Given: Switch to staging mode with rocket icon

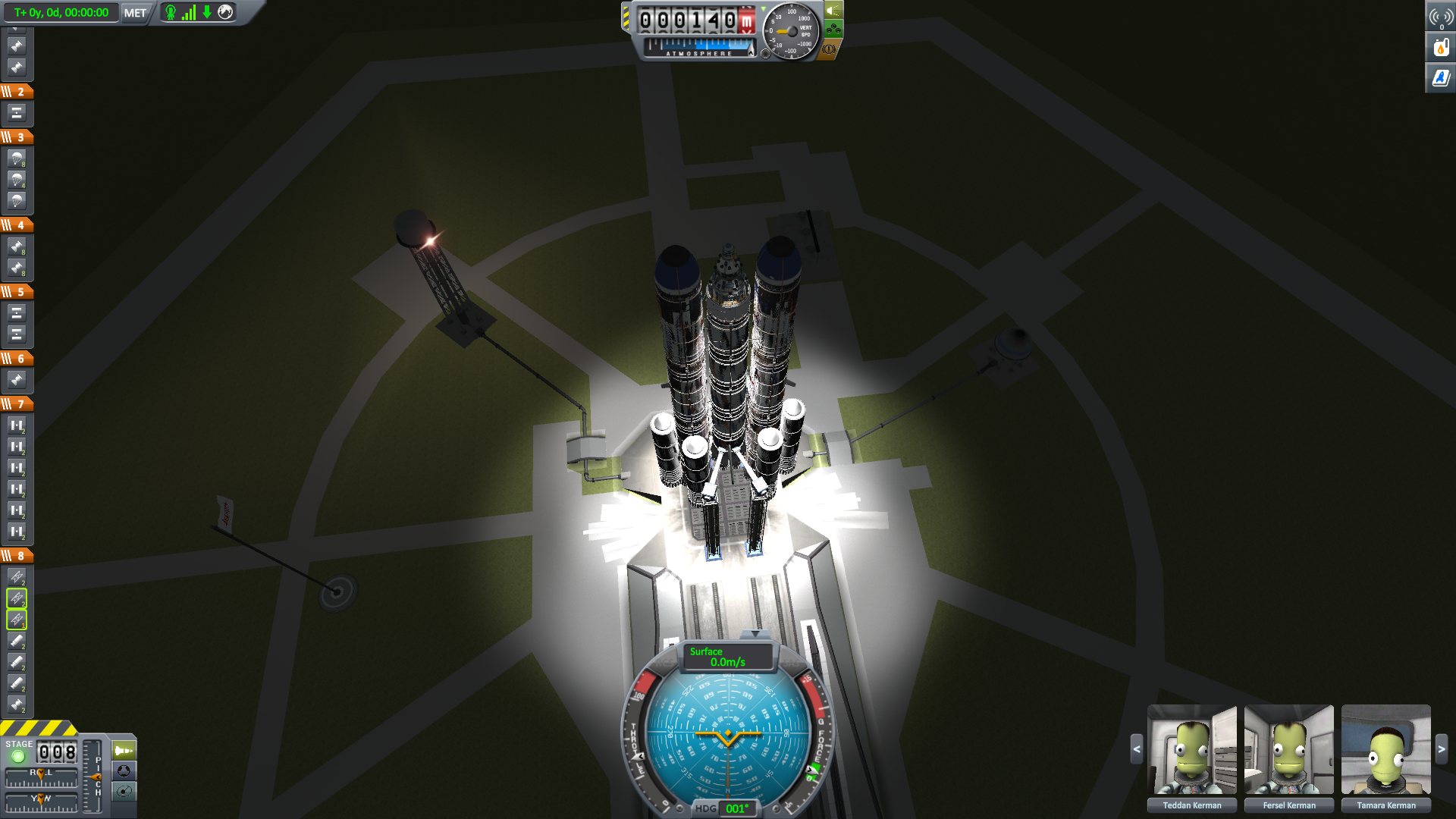Looking at the screenshot, I should (124, 751).
